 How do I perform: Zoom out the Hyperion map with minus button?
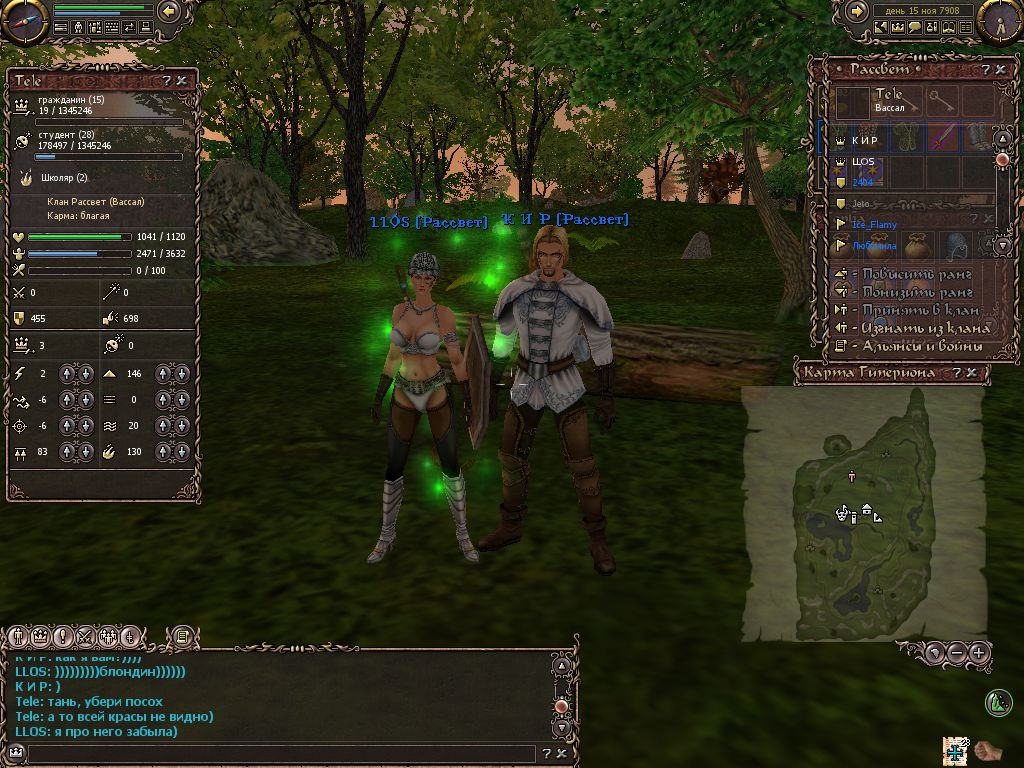[x=957, y=653]
